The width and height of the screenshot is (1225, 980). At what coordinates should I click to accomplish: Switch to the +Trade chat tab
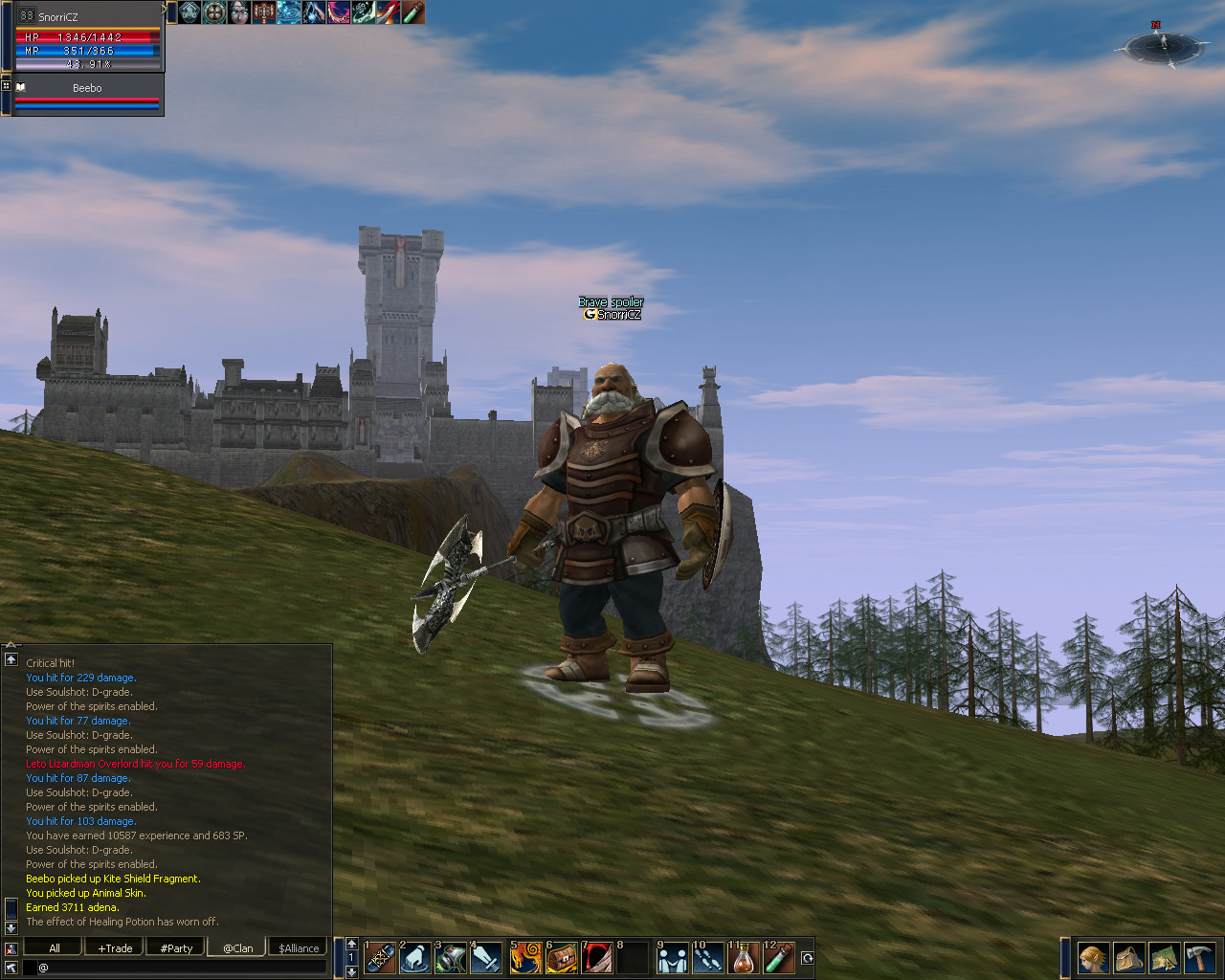(116, 947)
